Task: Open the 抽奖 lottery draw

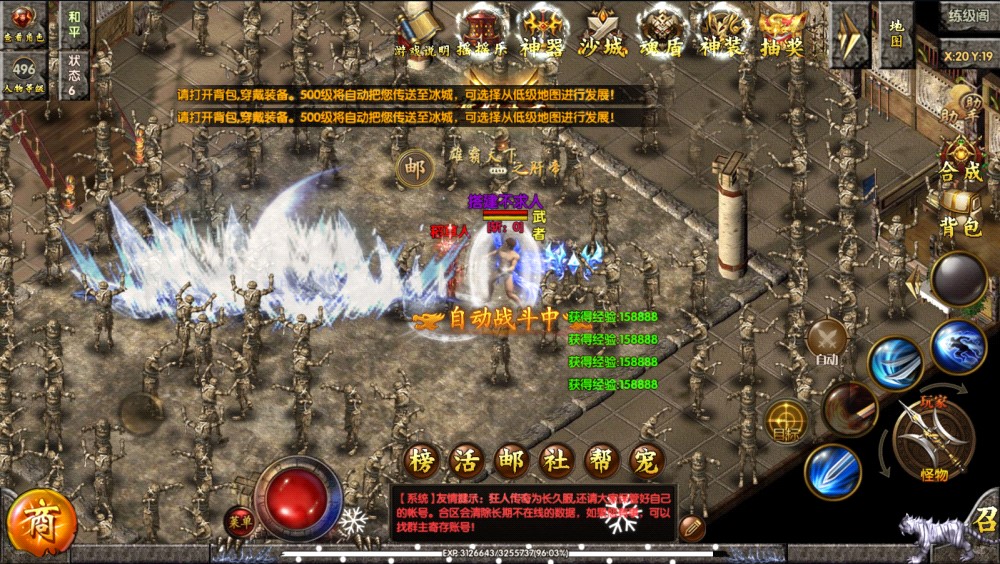Action: click(781, 28)
